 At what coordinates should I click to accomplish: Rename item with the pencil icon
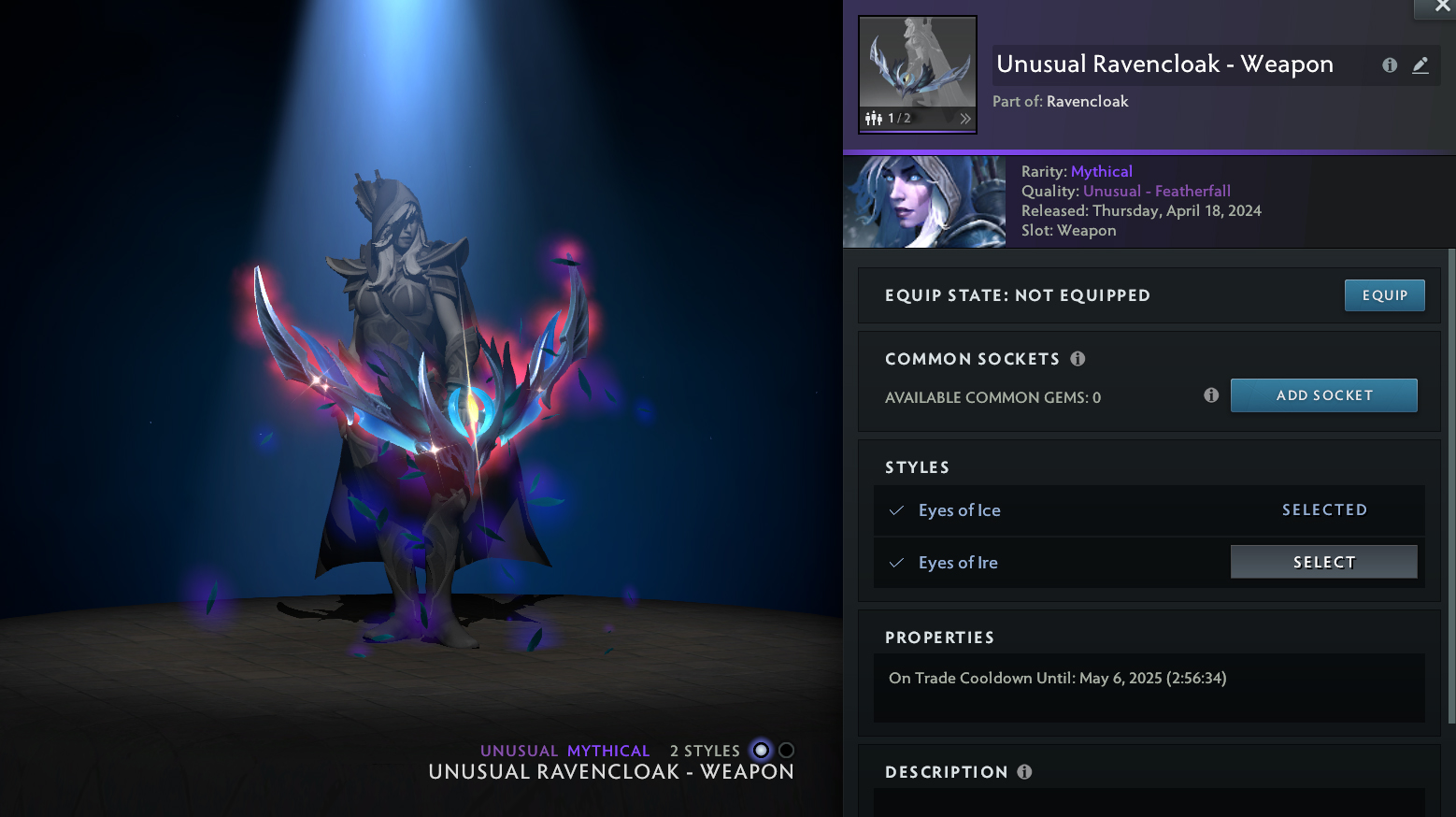[x=1420, y=64]
